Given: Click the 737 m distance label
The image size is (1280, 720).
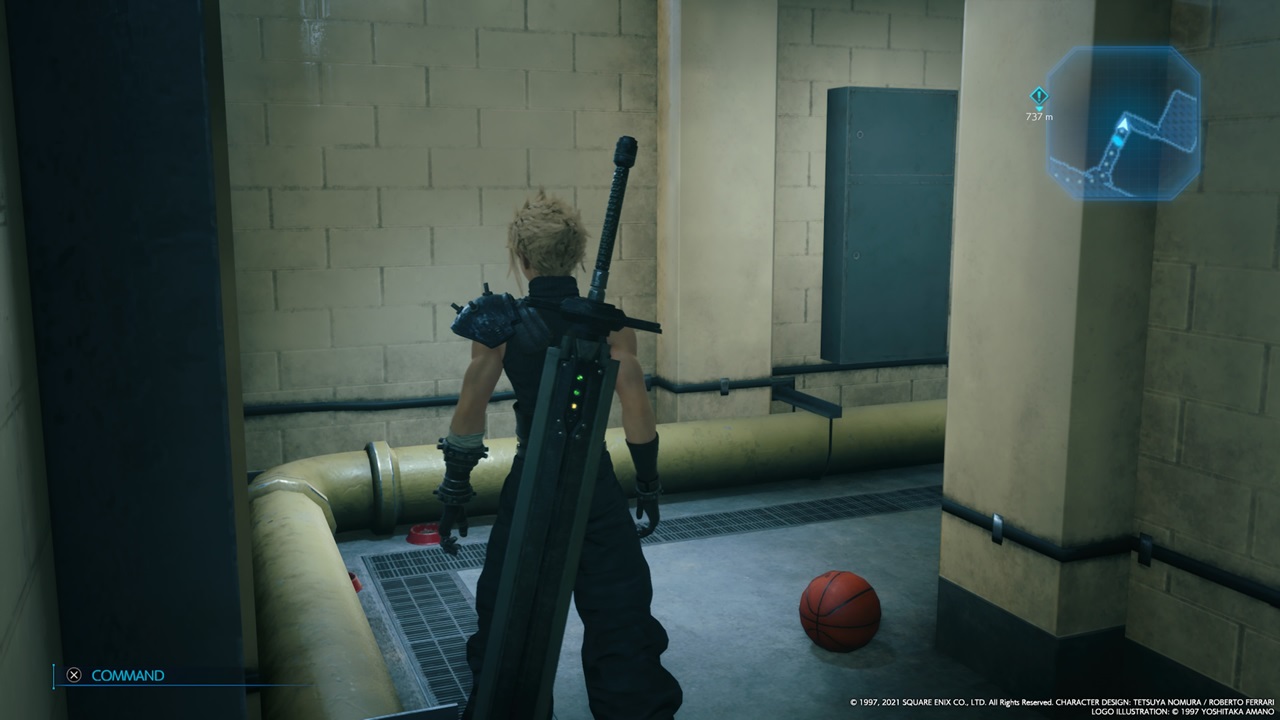Looking at the screenshot, I should pyautogui.click(x=1040, y=117).
